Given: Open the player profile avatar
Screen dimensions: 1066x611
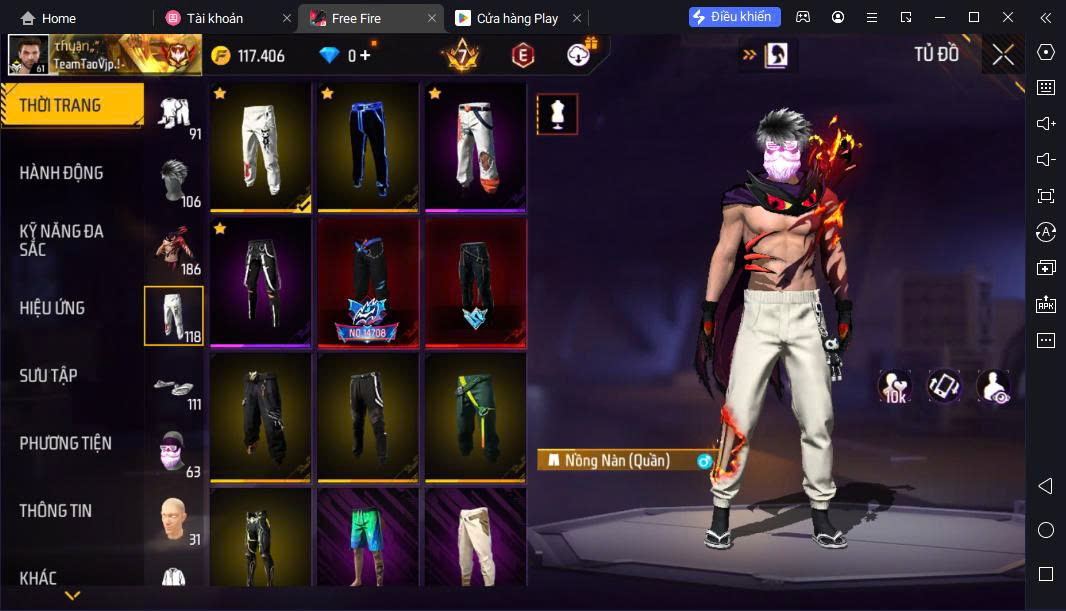Looking at the screenshot, I should [x=28, y=55].
